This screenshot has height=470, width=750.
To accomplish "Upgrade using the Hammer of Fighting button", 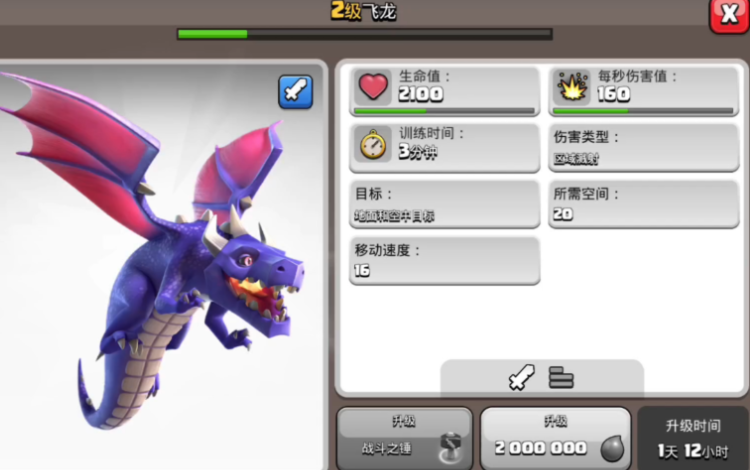I will pyautogui.click(x=403, y=438).
